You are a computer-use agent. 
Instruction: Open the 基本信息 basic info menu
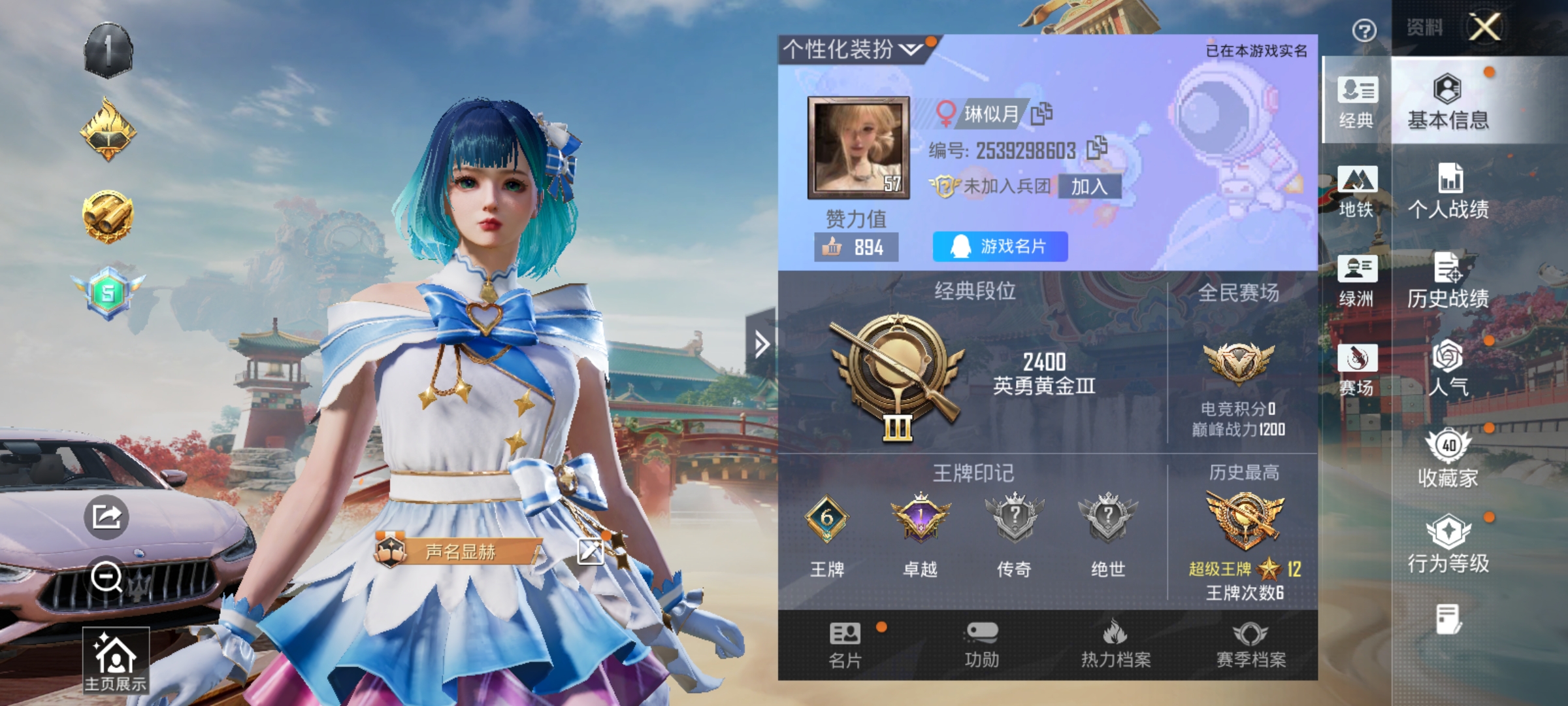(x=1448, y=101)
